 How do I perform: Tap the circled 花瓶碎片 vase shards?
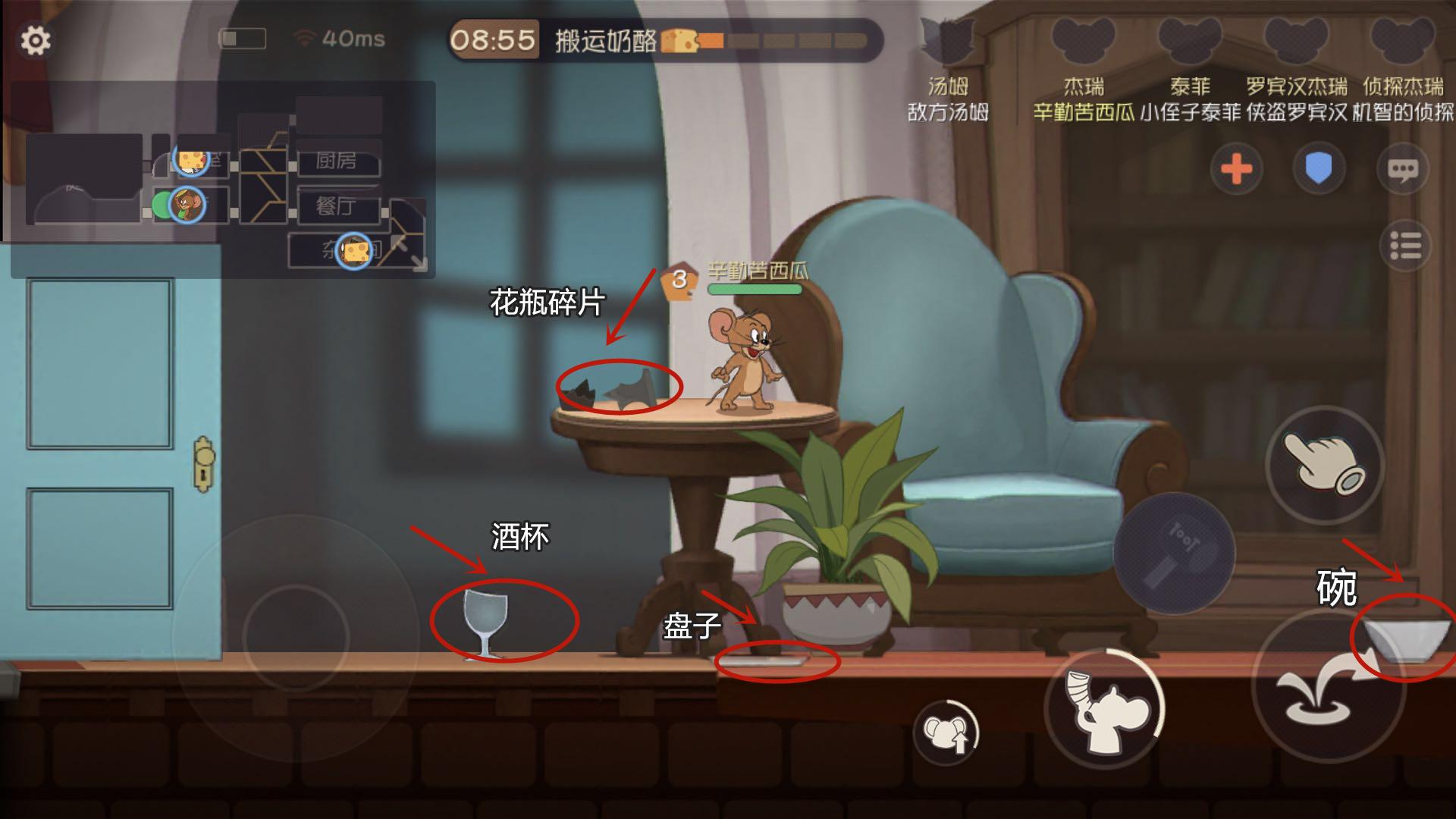tap(620, 388)
